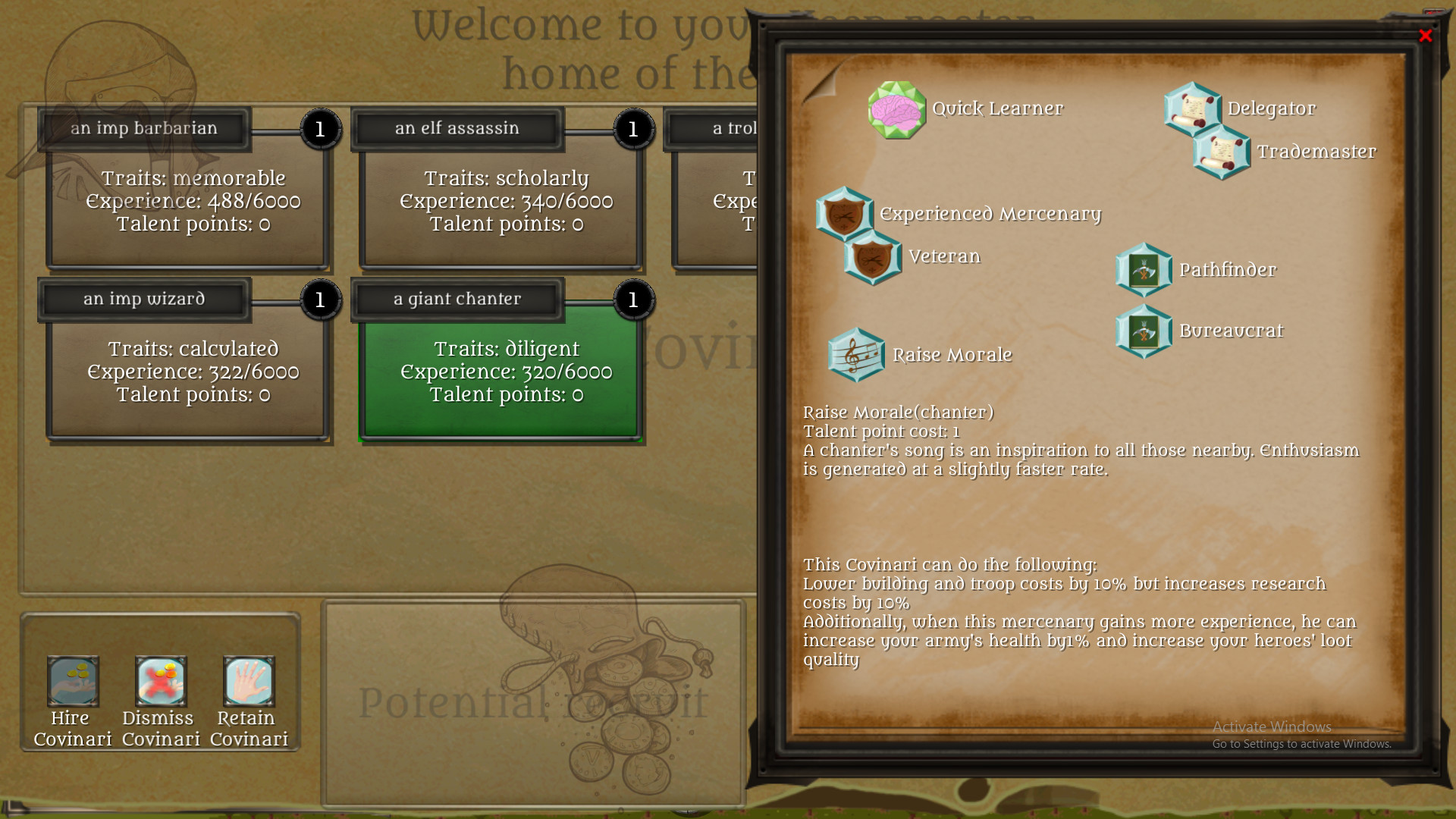Choose the Bureaucrat talent icon
This screenshot has width=1456, height=819.
[1144, 331]
